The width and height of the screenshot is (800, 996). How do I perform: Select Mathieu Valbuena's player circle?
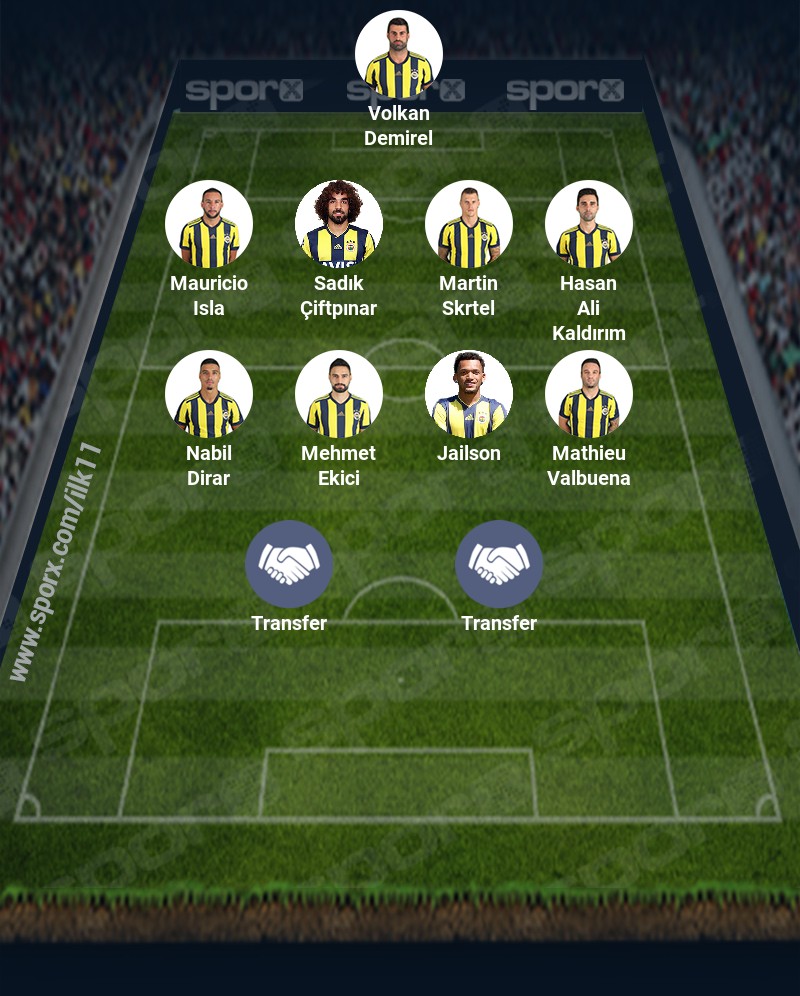(x=589, y=394)
